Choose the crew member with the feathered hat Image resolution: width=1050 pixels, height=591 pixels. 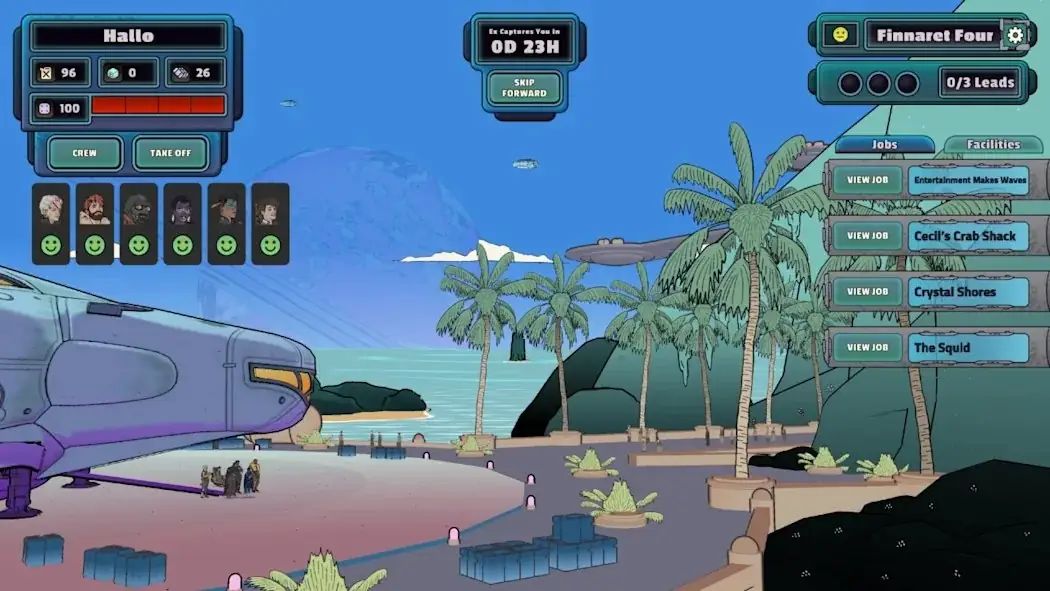pyautogui.click(x=227, y=208)
